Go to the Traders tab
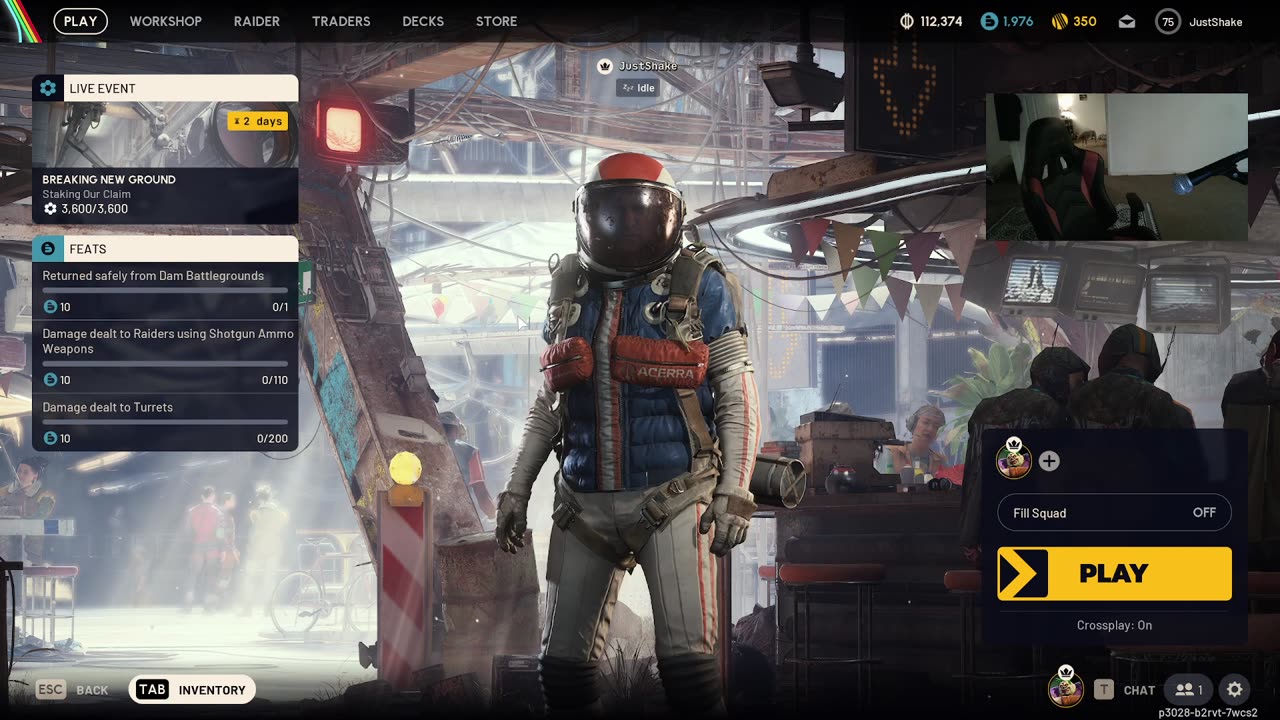 [341, 21]
